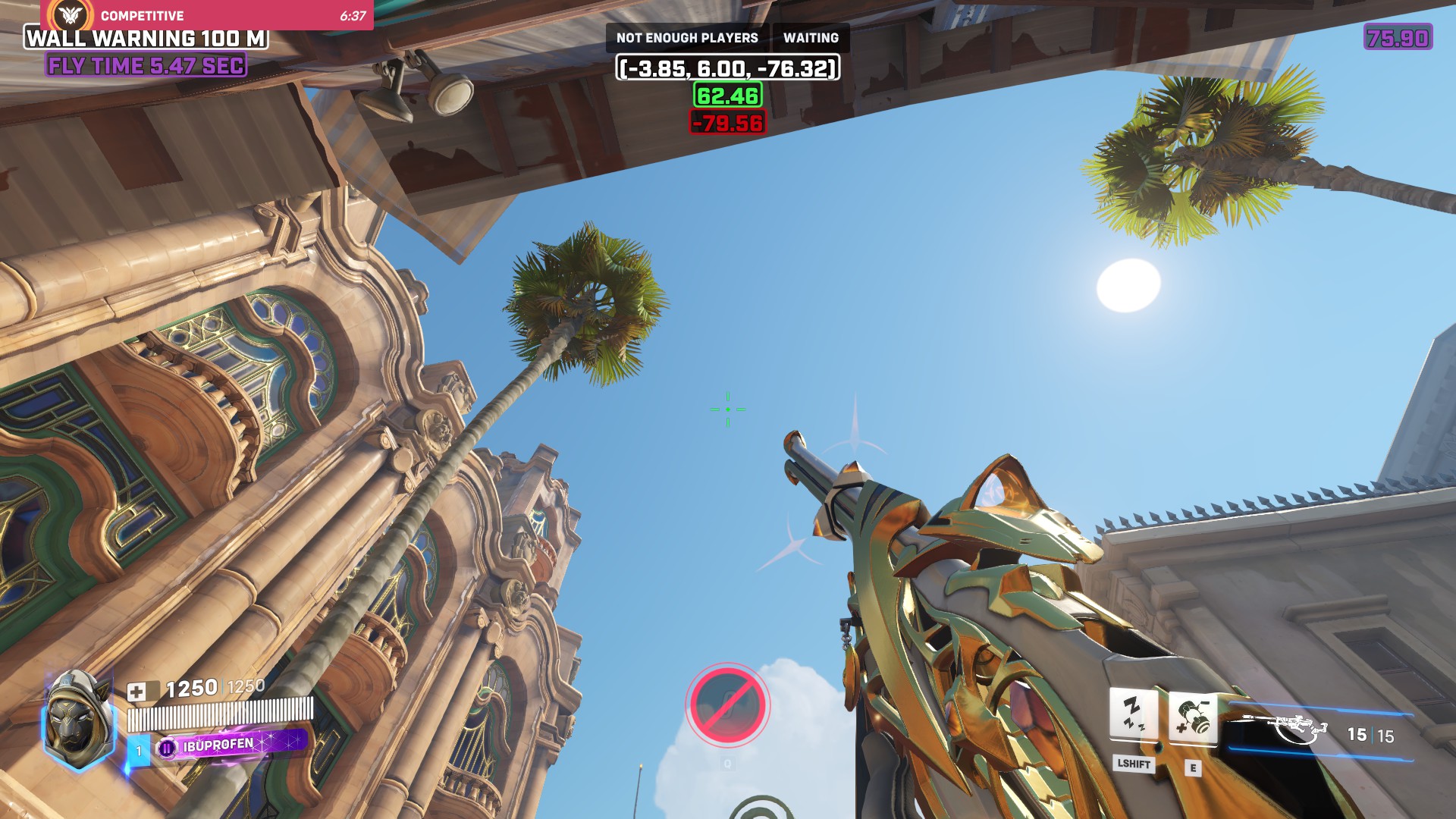Activate the Sleep Dart ability icon

point(1133,713)
